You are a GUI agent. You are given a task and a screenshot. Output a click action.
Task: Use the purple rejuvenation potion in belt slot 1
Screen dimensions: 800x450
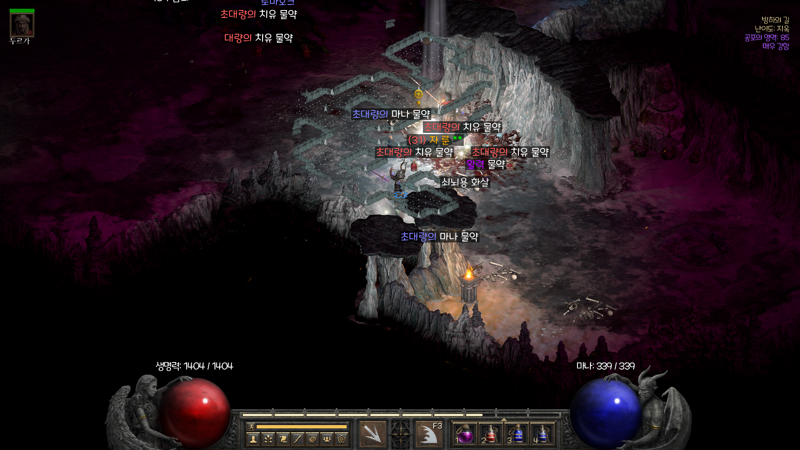tap(465, 434)
